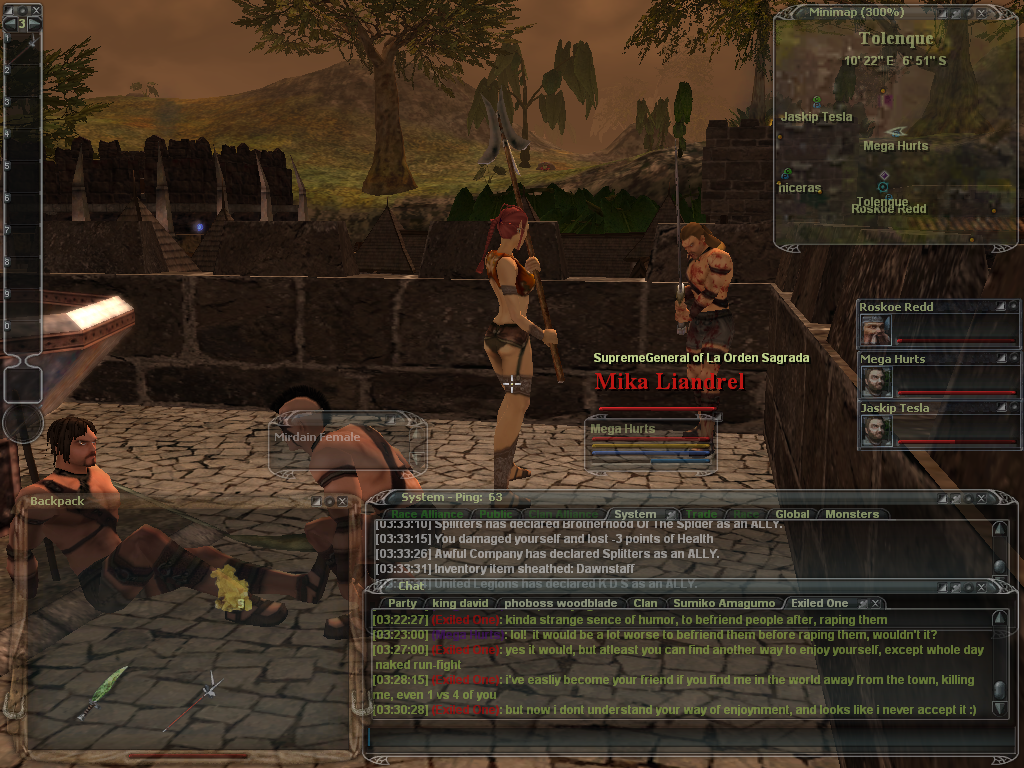The width and height of the screenshot is (1024, 768).
Task: Select Roskoe Redd's party portrait
Action: pyautogui.click(x=875, y=329)
